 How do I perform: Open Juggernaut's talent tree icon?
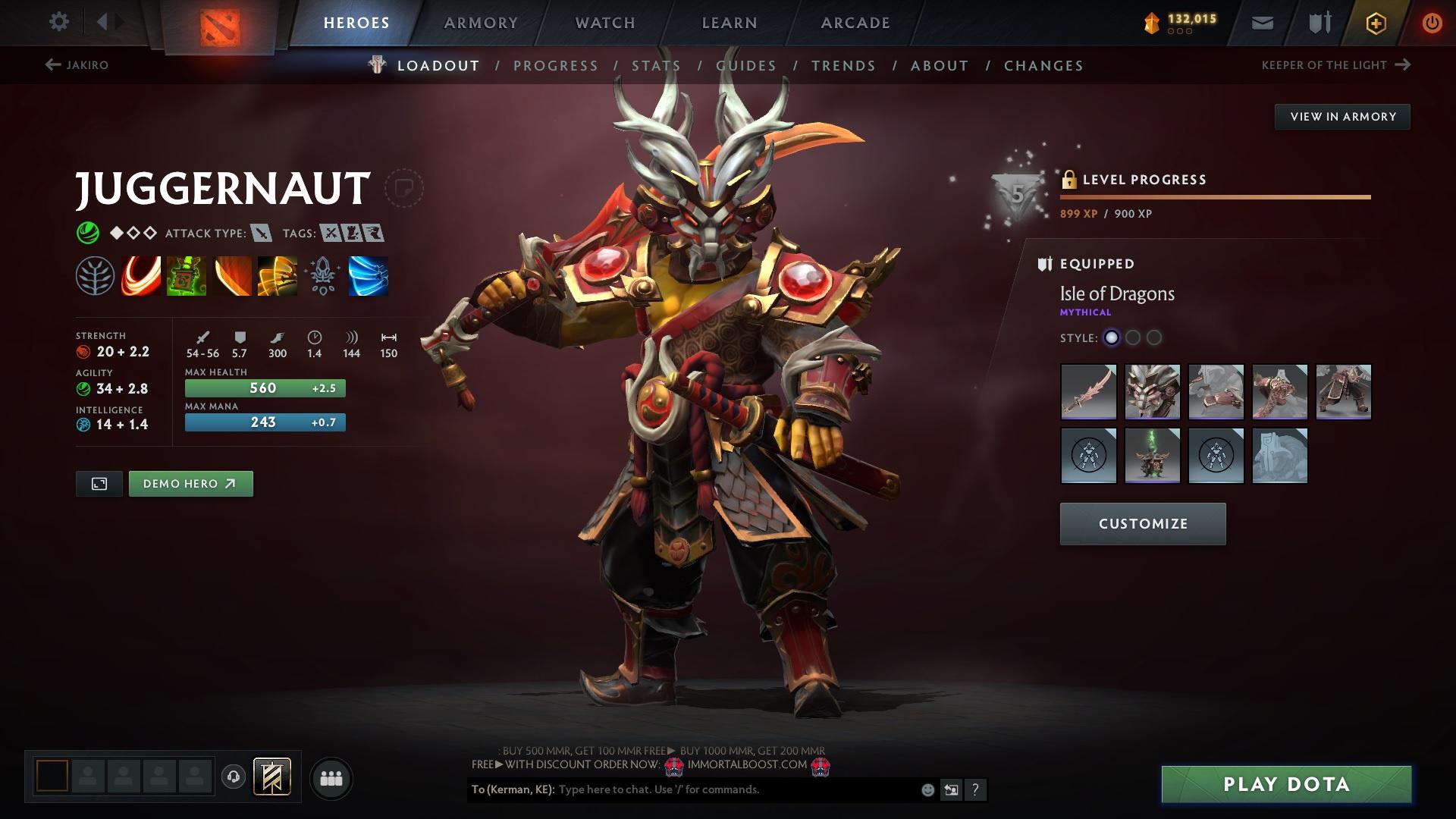[93, 276]
